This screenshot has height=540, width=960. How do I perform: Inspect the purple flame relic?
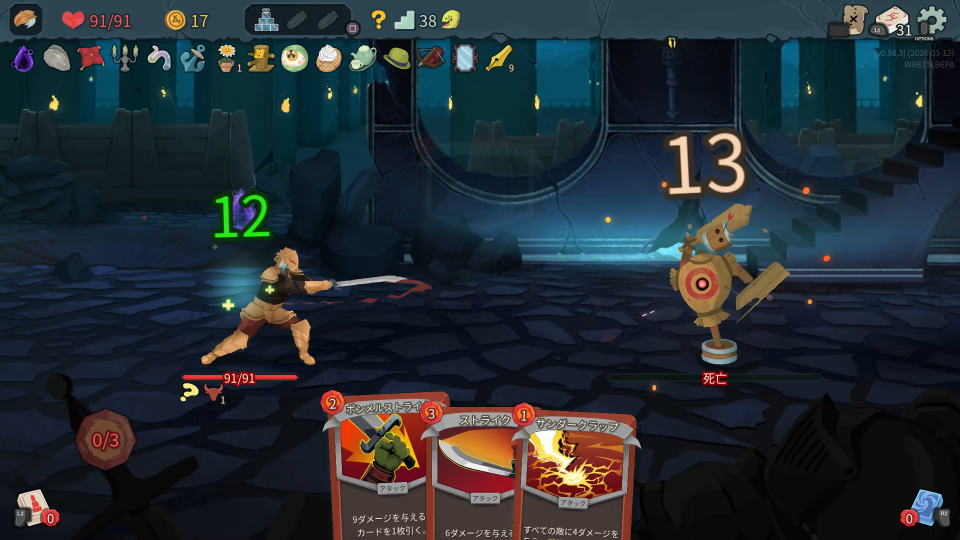pos(23,58)
